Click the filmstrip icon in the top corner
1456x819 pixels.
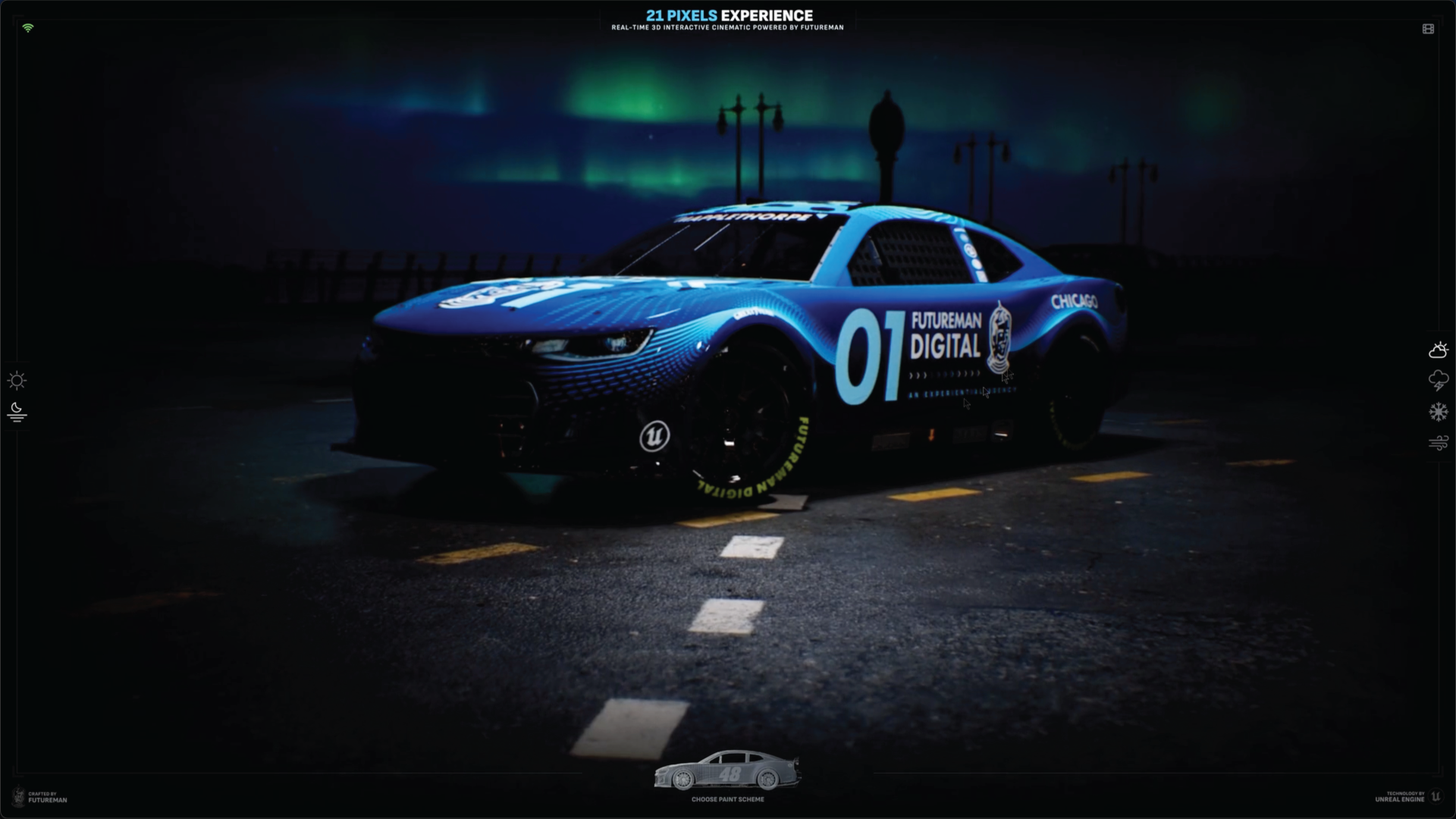pos(1428,29)
